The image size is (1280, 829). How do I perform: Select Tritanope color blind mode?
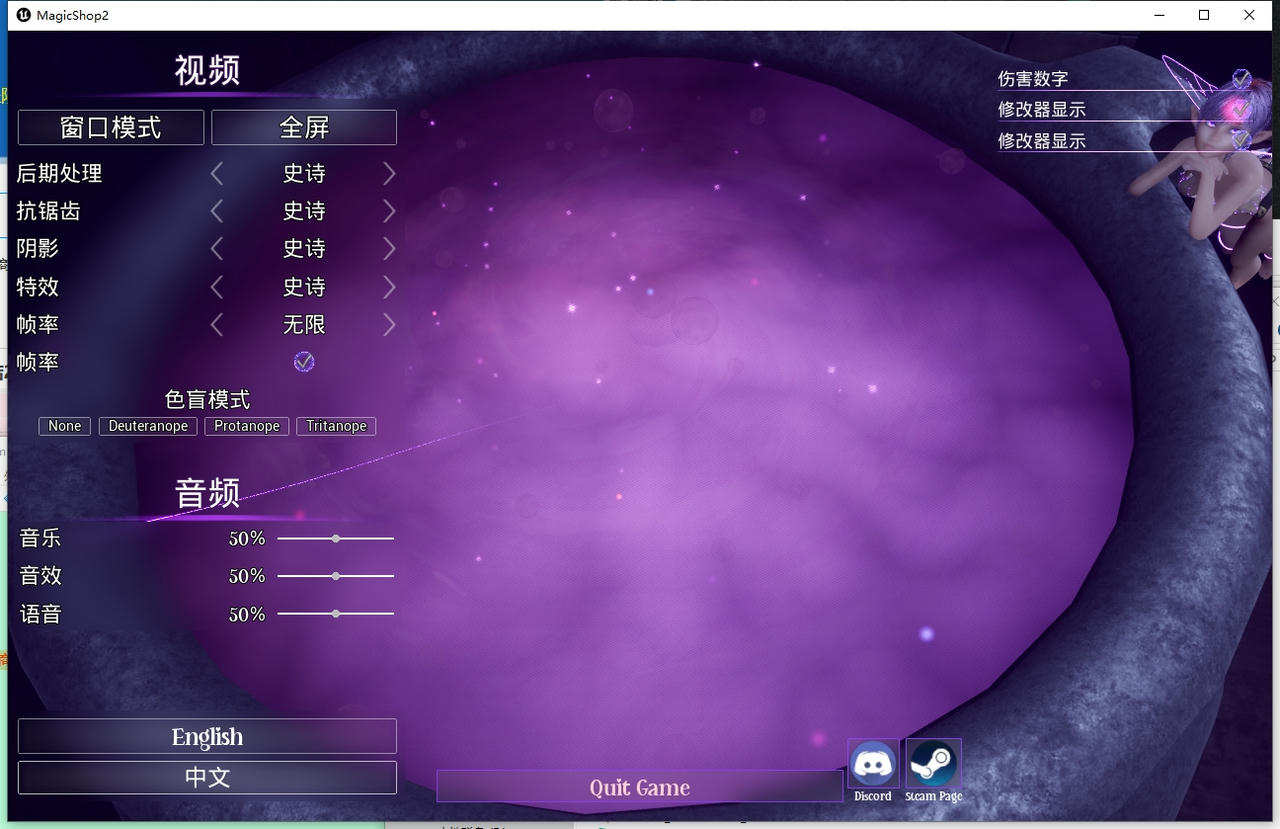tap(336, 425)
